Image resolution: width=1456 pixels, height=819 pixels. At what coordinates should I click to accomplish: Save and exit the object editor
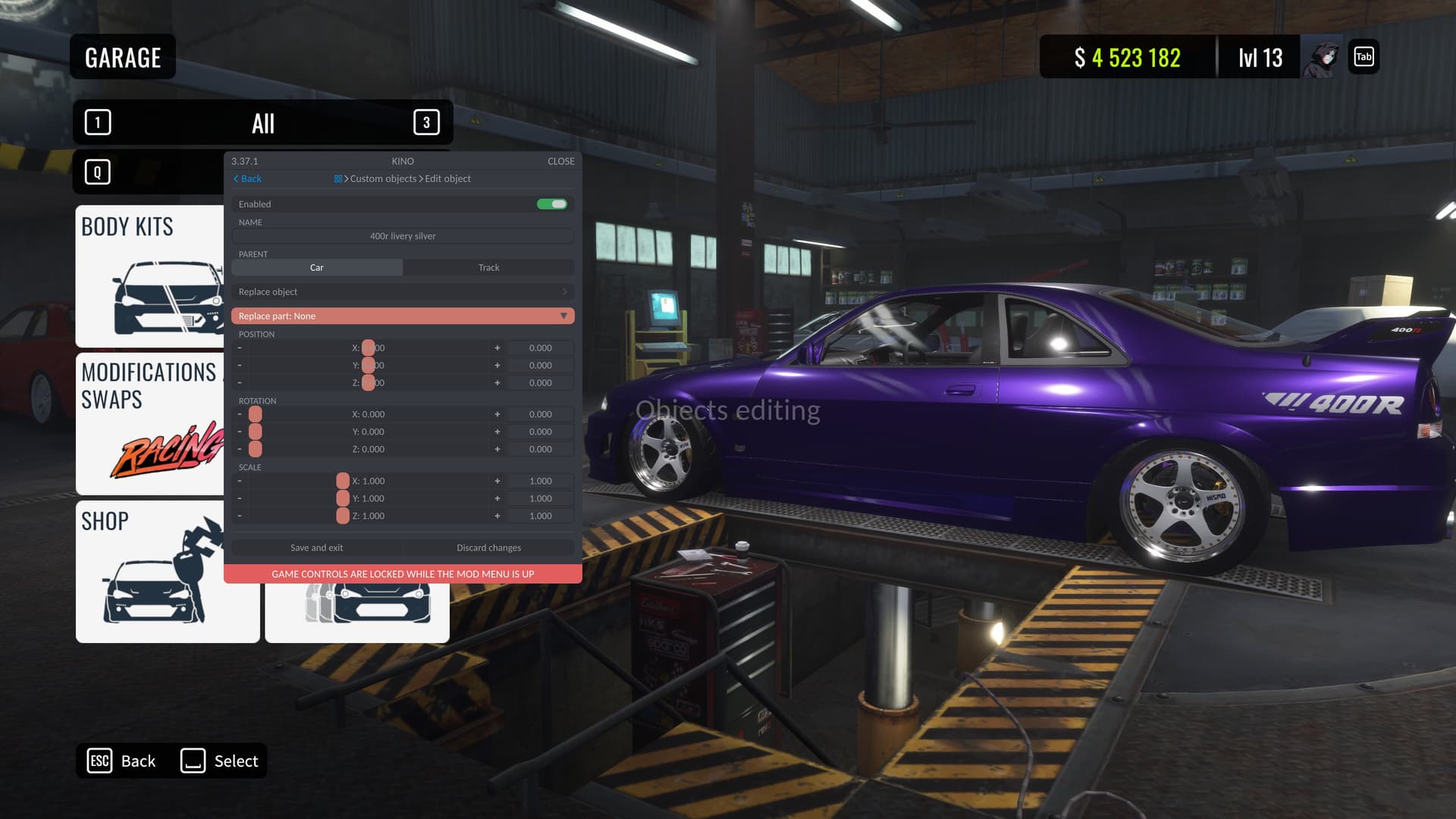pos(316,548)
